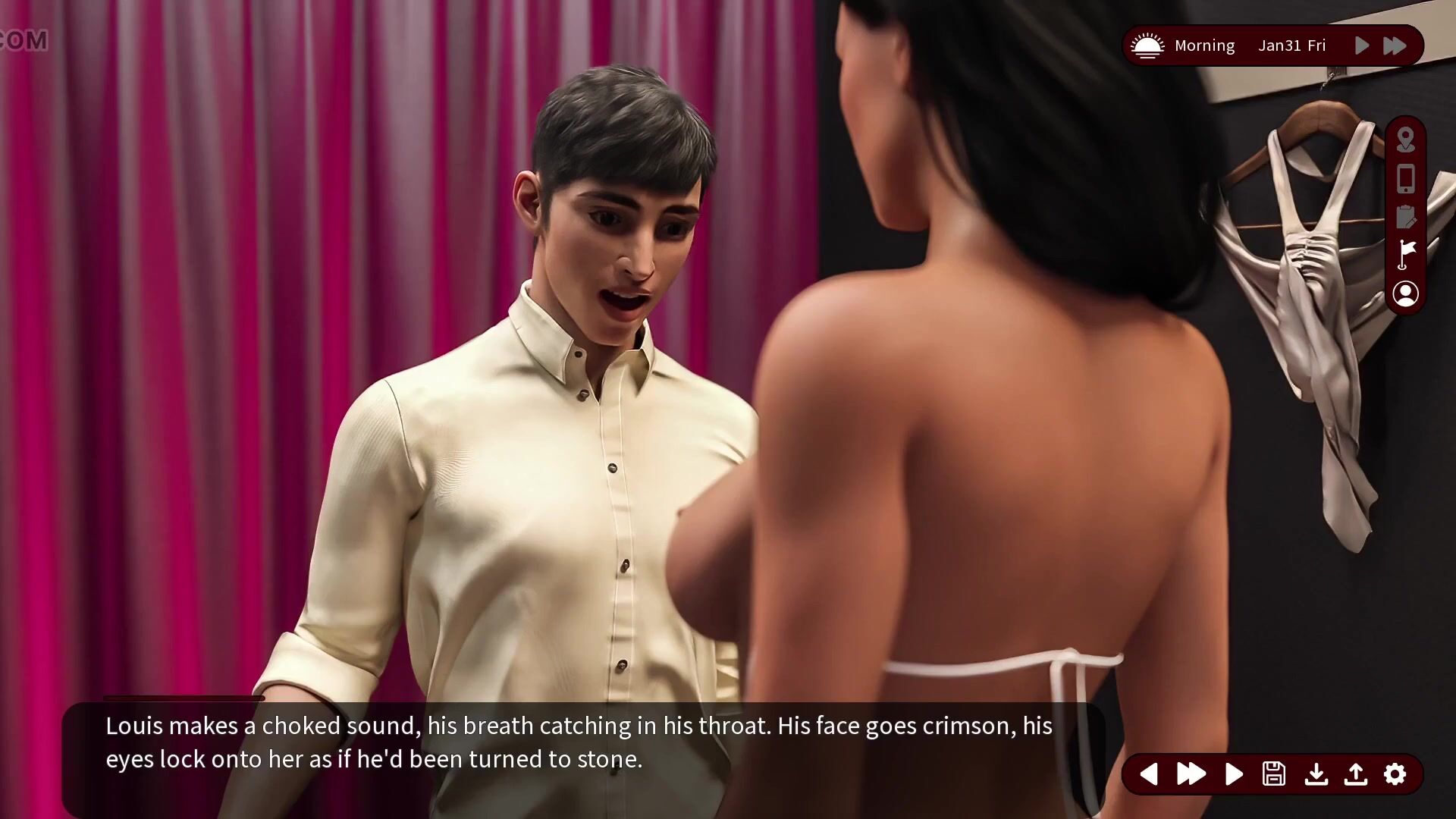The height and width of the screenshot is (819, 1456).
Task: Click the floppy disk save icon
Action: point(1274,773)
